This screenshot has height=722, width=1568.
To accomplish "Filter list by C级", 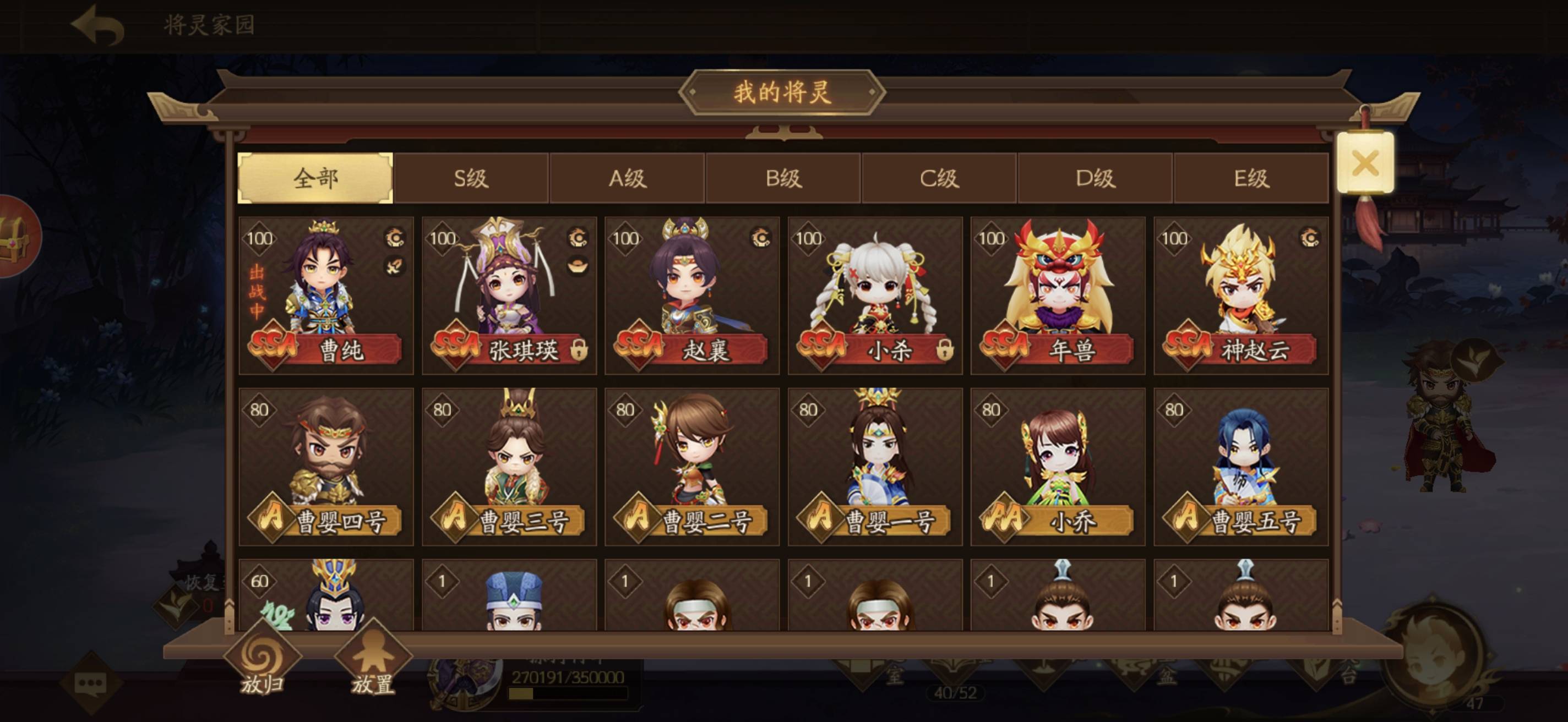I will [939, 178].
